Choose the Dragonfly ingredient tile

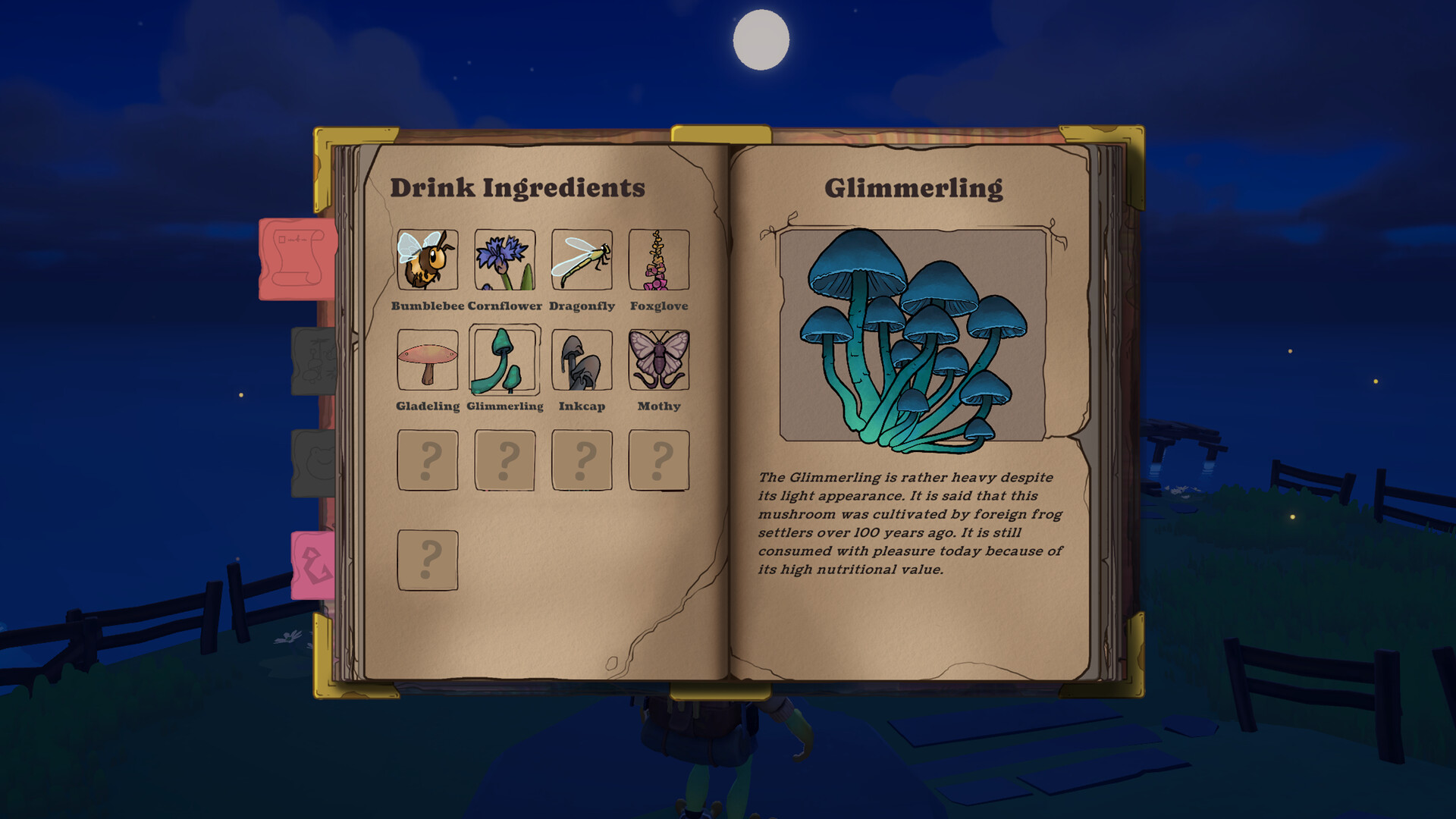pos(582,260)
